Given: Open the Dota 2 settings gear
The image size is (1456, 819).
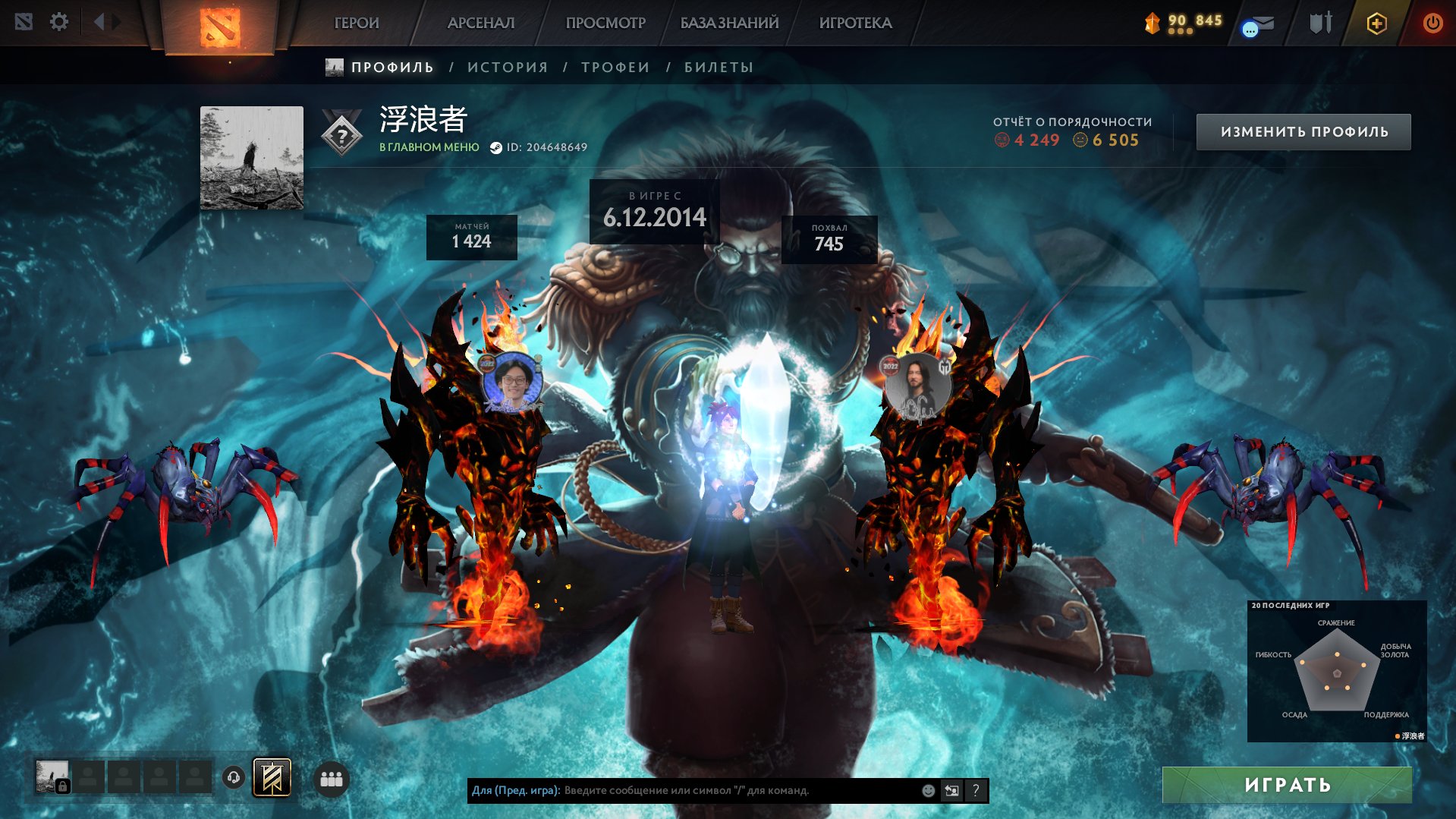Looking at the screenshot, I should [59, 22].
